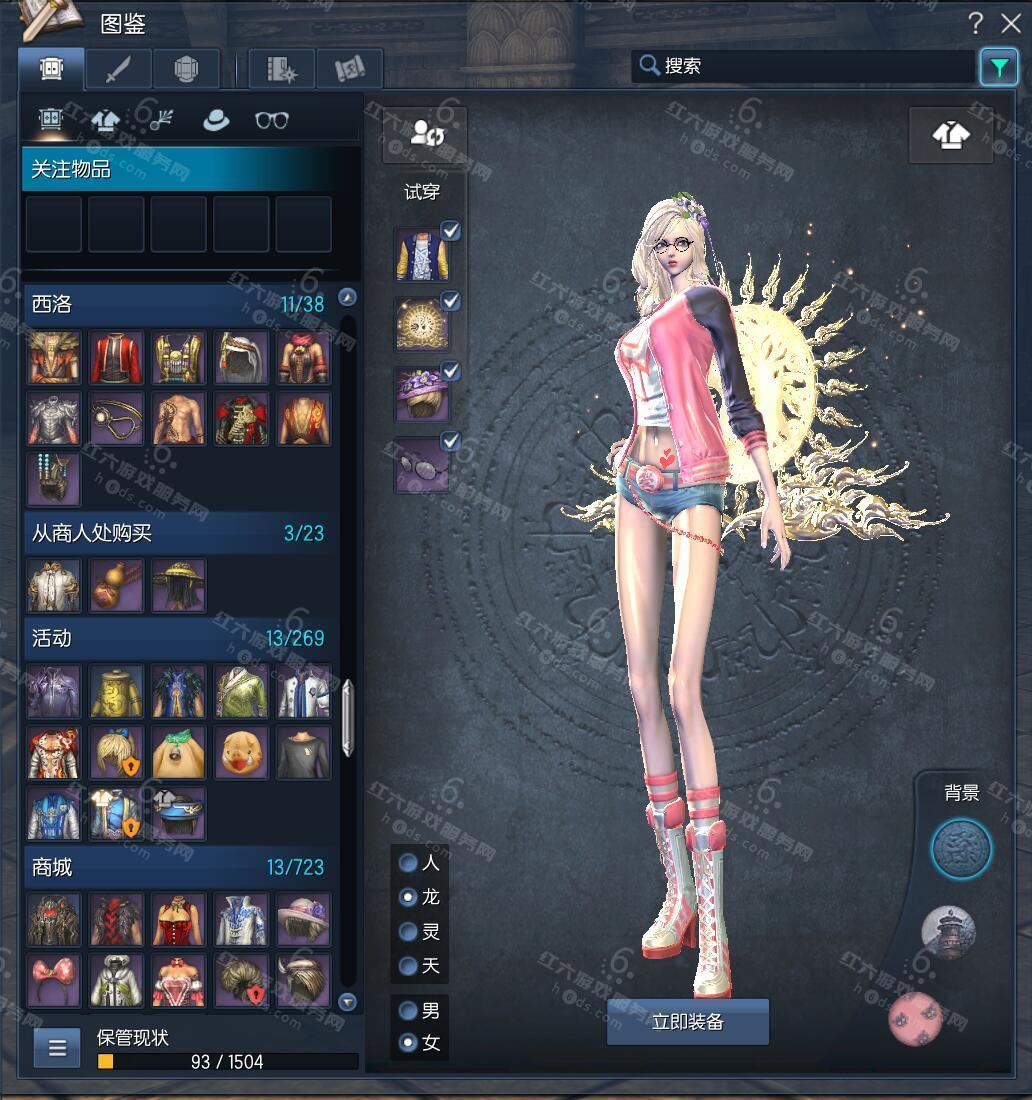Open the green filter funnel button

click(998, 67)
